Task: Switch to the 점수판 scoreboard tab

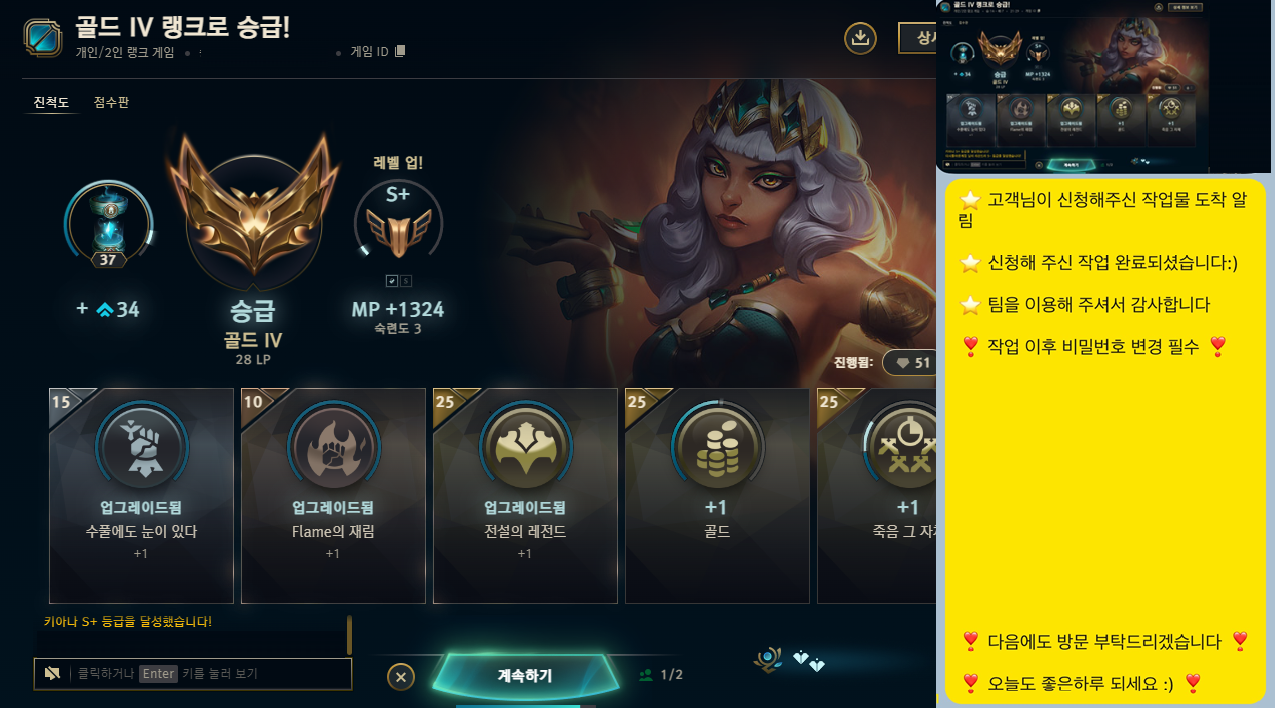Action: pyautogui.click(x=111, y=103)
